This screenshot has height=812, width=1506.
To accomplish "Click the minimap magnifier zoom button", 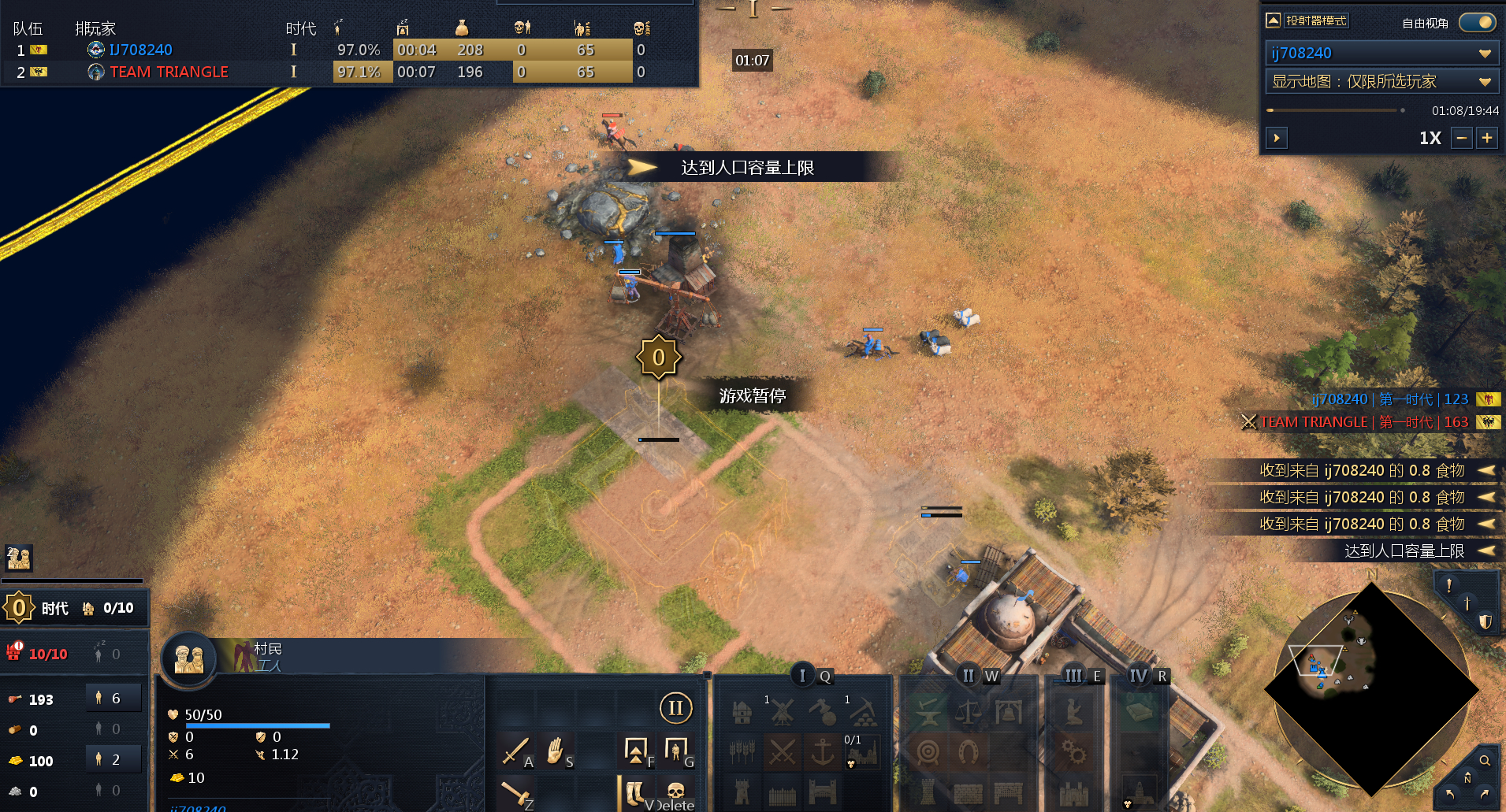I will point(1485,760).
